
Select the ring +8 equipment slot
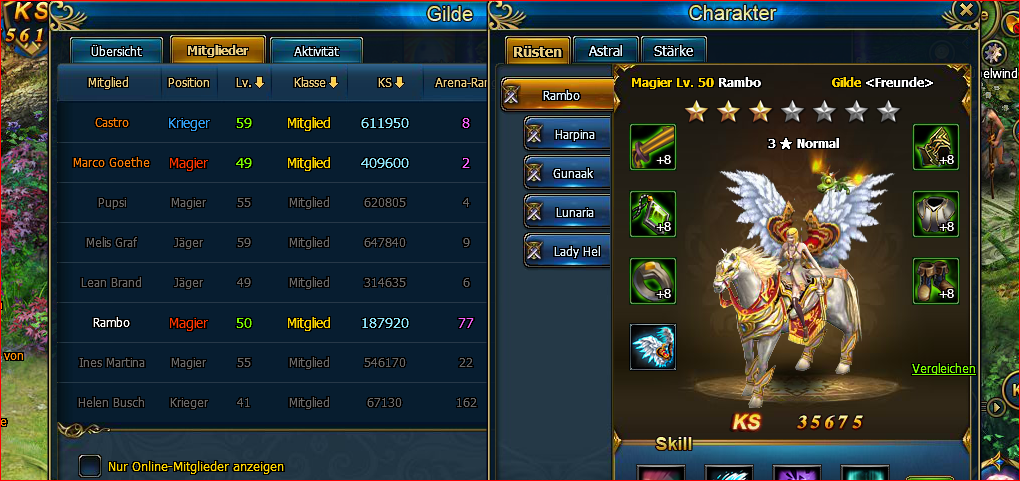click(x=653, y=281)
